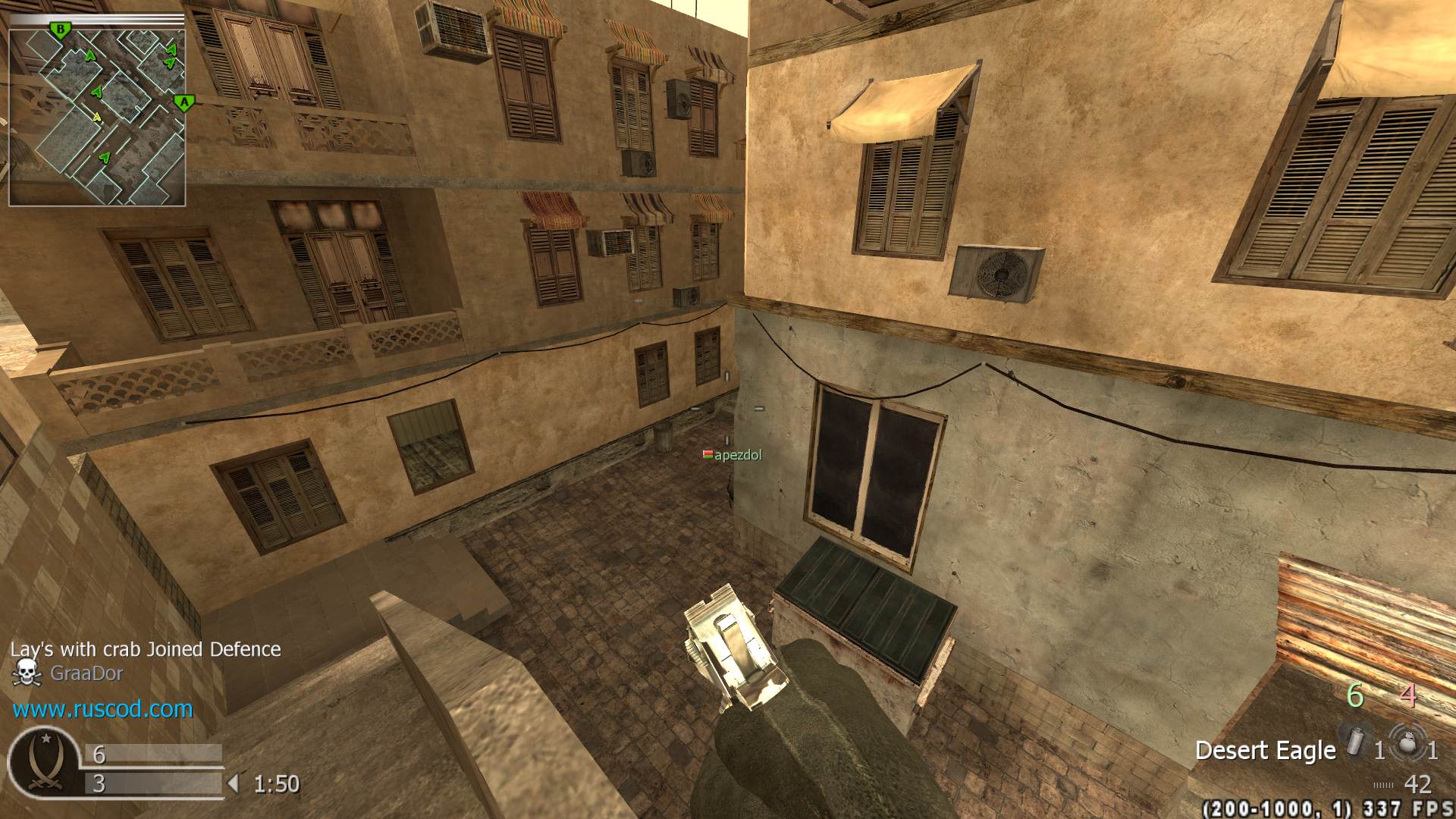Image resolution: width=1456 pixels, height=819 pixels.
Task: Click the skull icon beside GraaDor
Action: (x=27, y=673)
